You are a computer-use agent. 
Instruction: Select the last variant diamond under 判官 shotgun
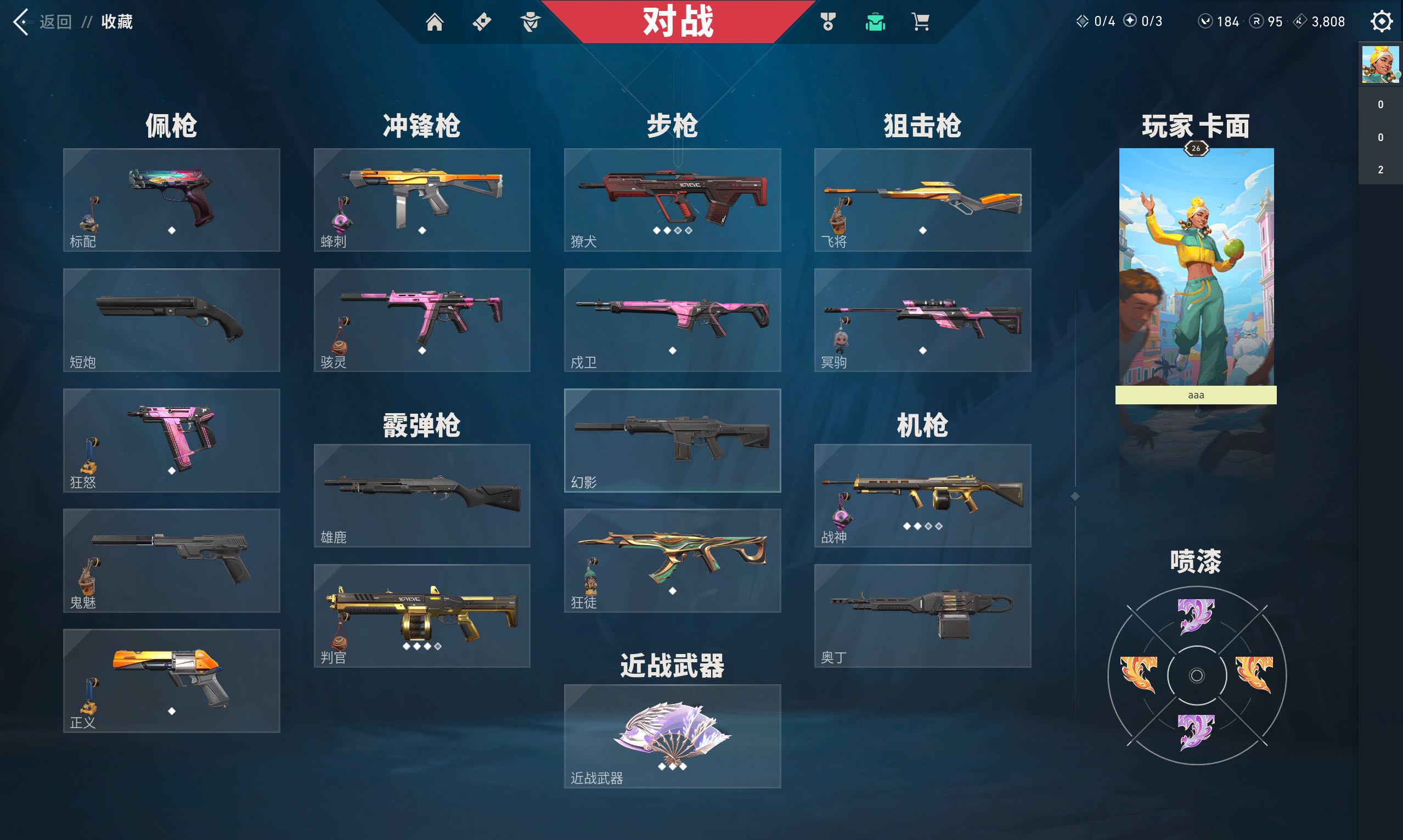(x=438, y=648)
